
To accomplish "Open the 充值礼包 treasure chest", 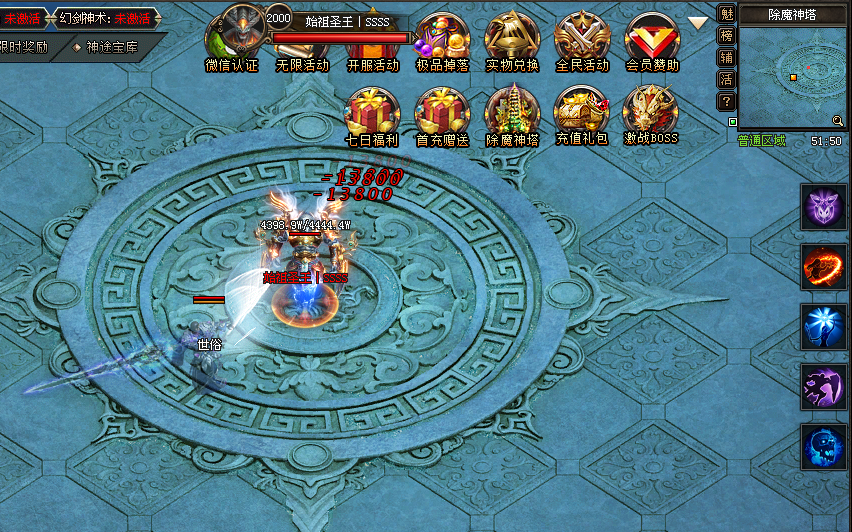I will tap(582, 112).
